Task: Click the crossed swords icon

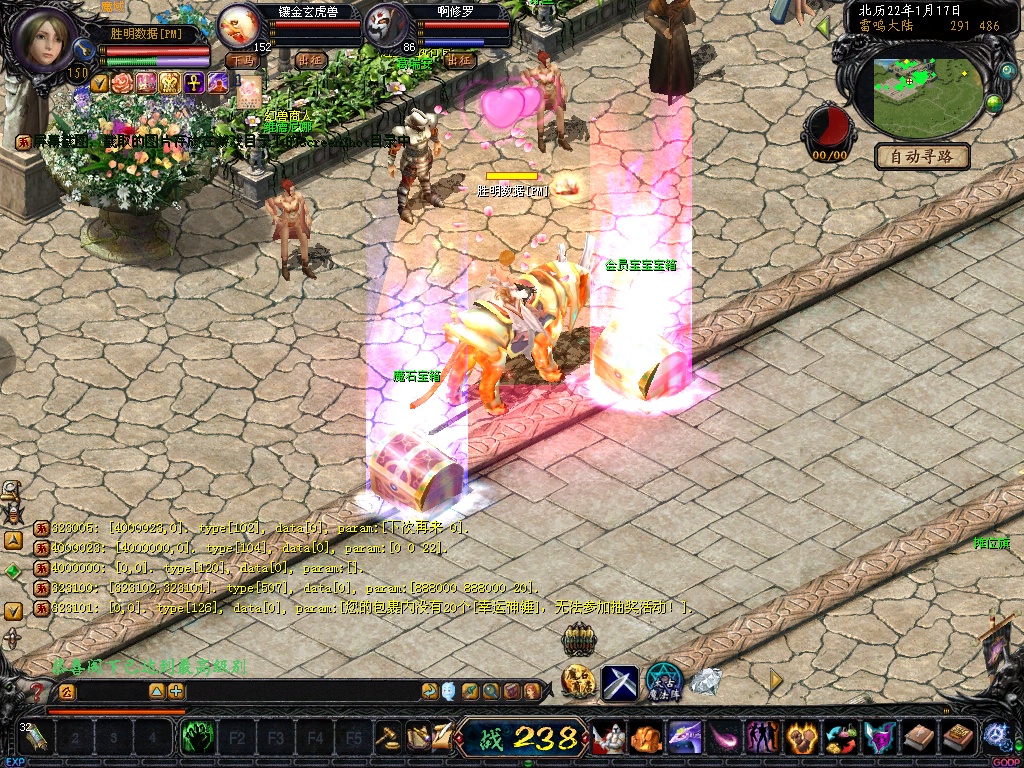Action: pyautogui.click(x=620, y=682)
